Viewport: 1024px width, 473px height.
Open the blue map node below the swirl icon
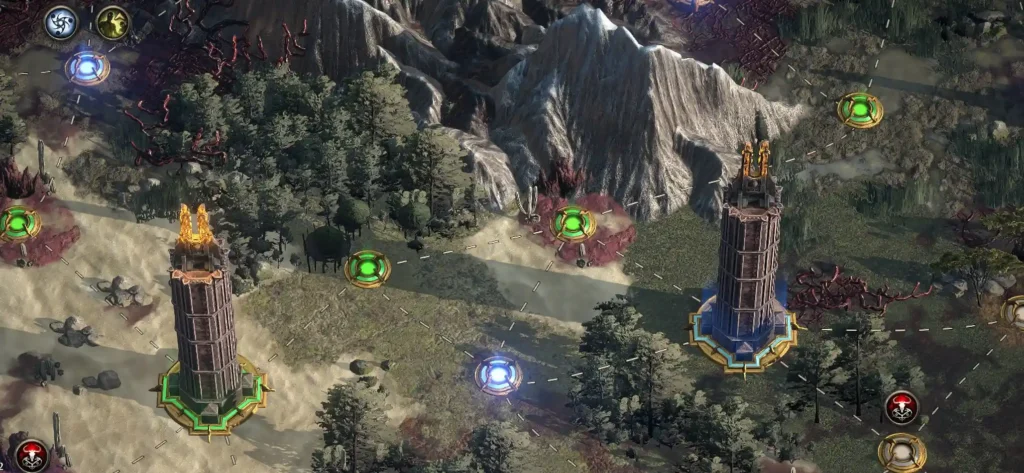(87, 68)
